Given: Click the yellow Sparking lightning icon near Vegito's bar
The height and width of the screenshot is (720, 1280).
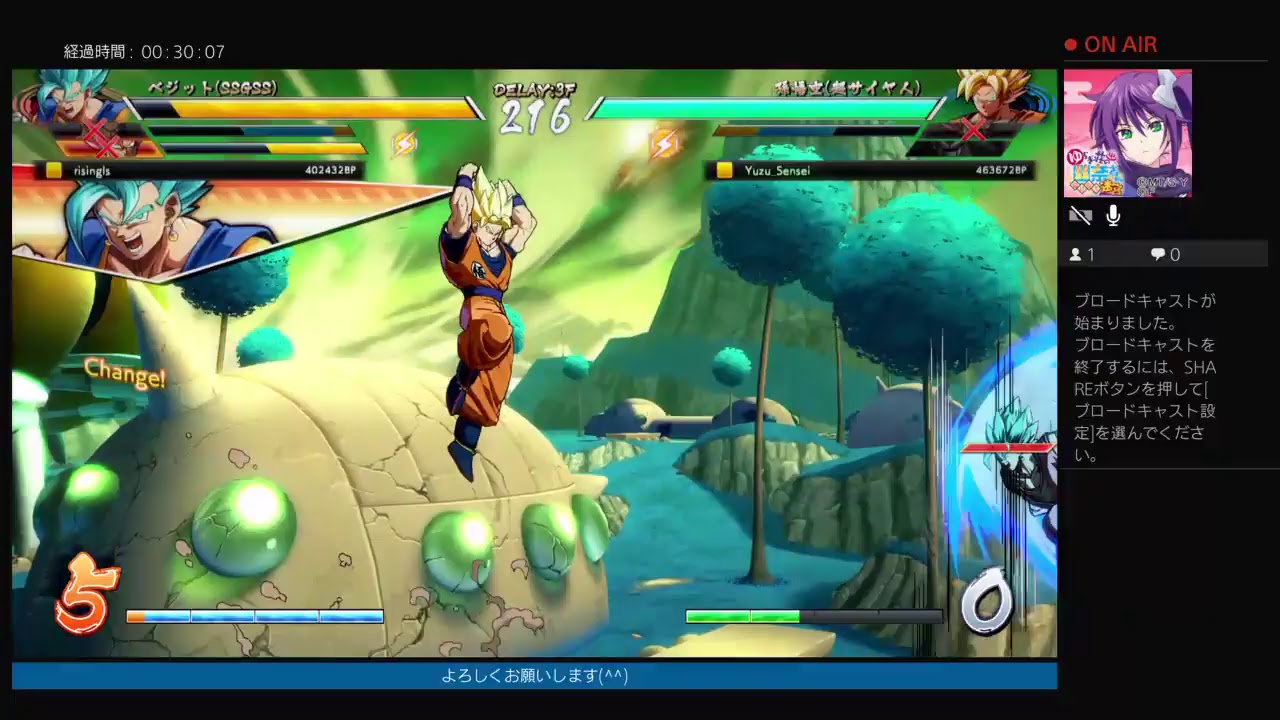Looking at the screenshot, I should point(406,141).
